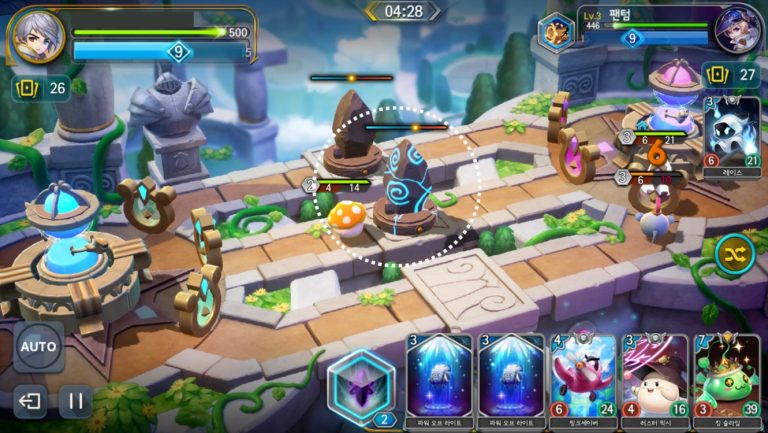View the opponent's hero portrait

coord(738,30)
